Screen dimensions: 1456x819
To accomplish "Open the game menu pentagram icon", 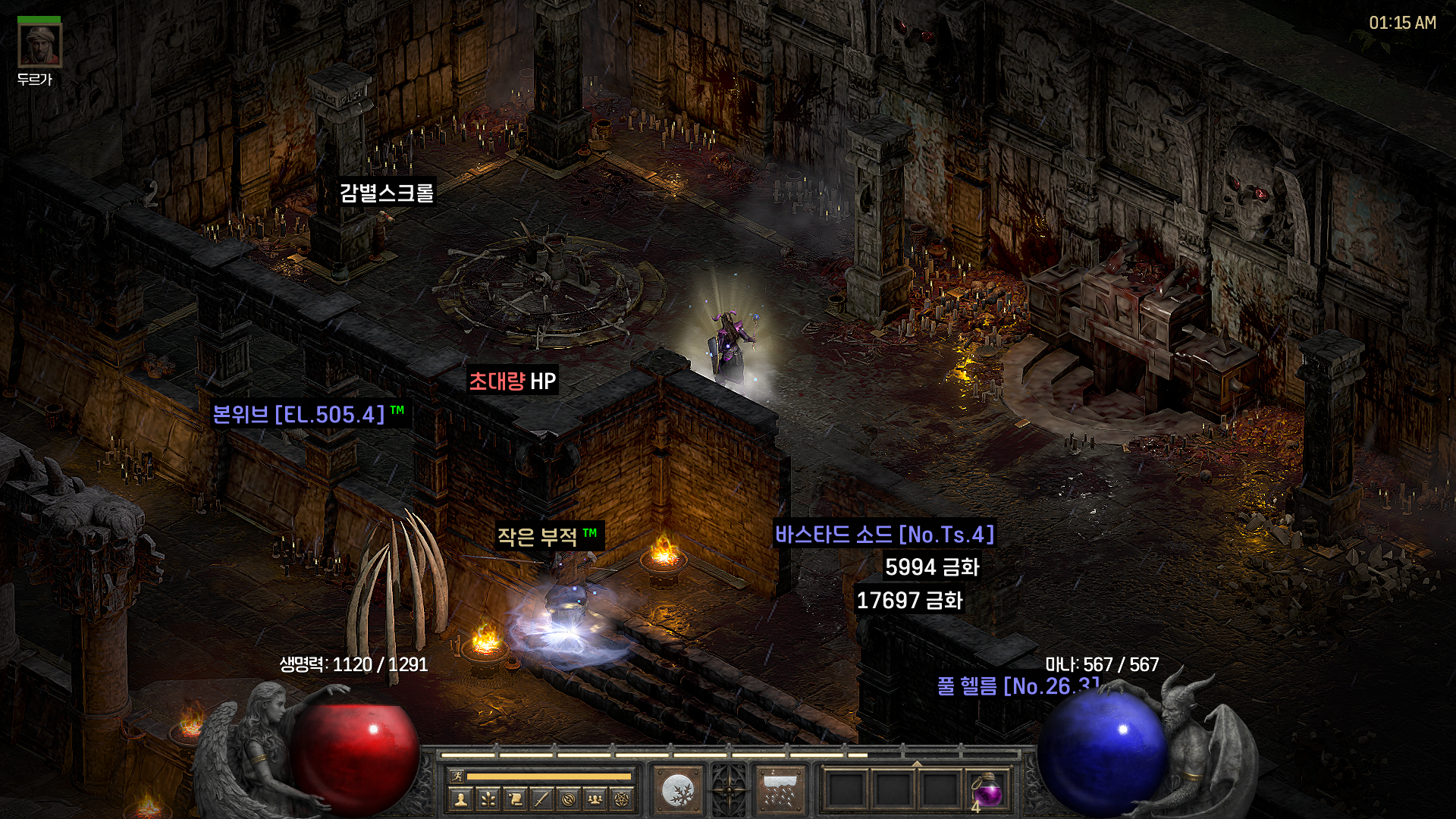I will pyautogui.click(x=622, y=799).
